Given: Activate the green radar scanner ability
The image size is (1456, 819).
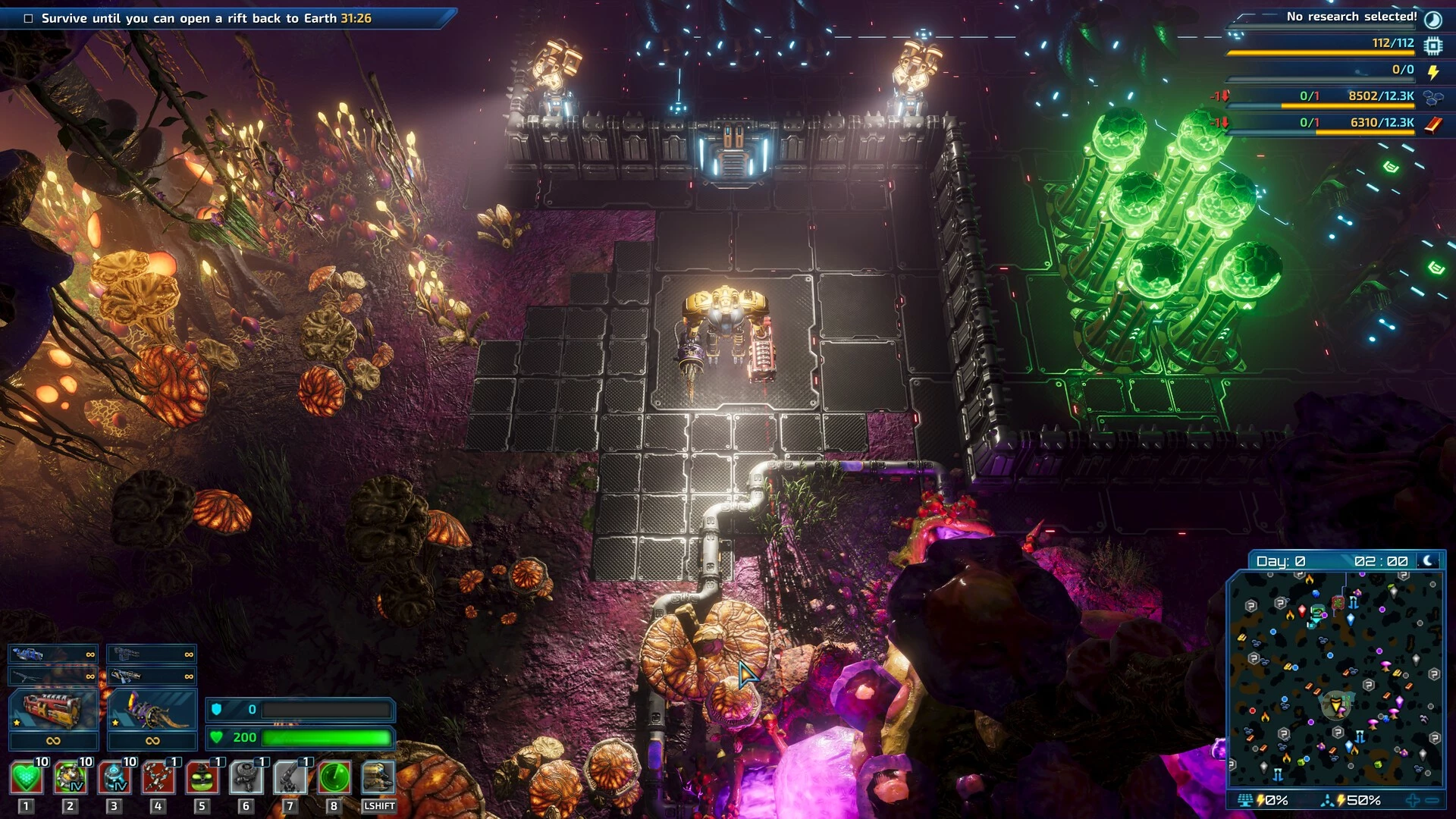Looking at the screenshot, I should pos(334,778).
